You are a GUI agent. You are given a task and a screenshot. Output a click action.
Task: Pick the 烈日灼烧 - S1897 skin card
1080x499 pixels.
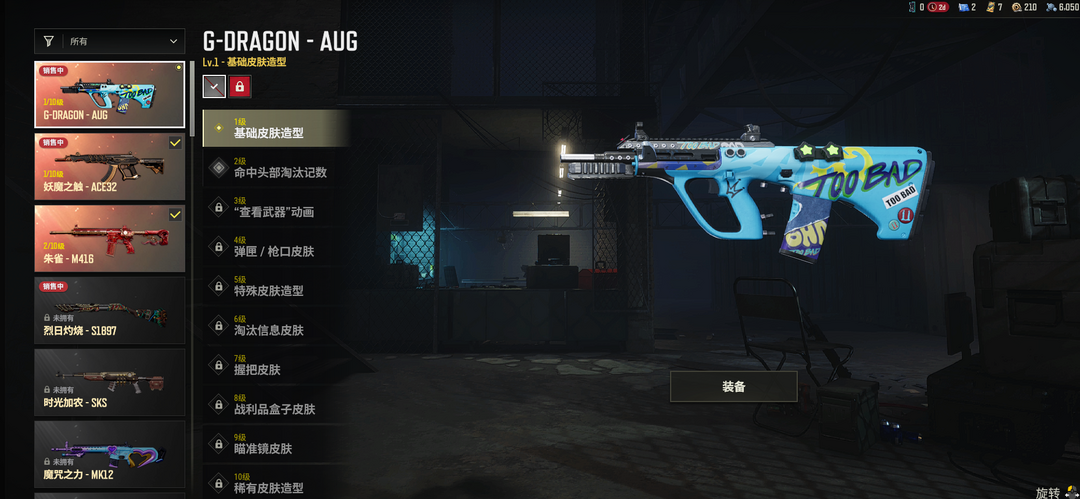110,310
